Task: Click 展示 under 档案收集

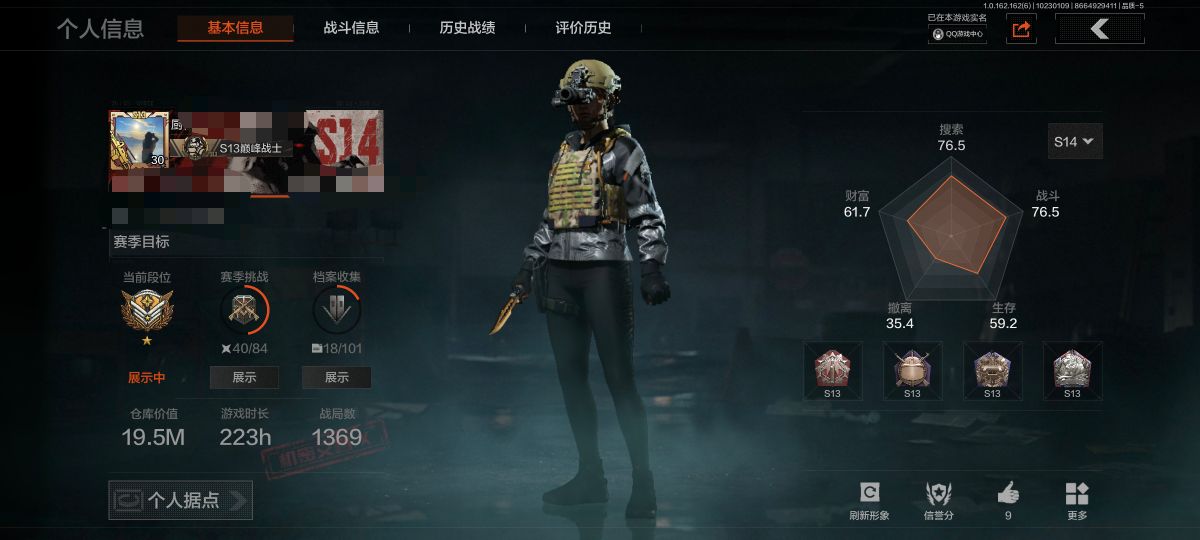Action: pyautogui.click(x=337, y=377)
